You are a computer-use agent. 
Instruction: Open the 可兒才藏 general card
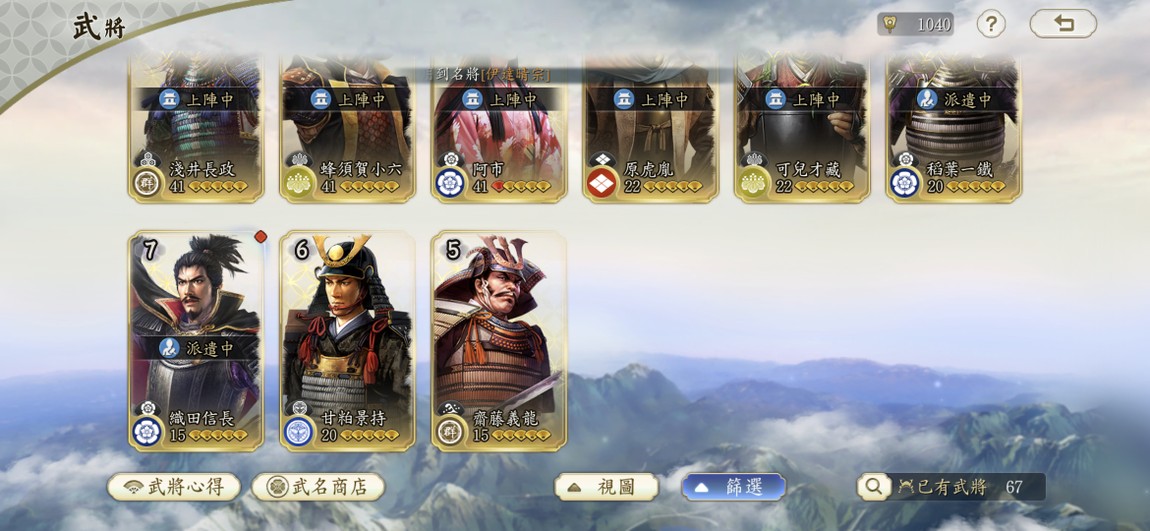click(802, 130)
